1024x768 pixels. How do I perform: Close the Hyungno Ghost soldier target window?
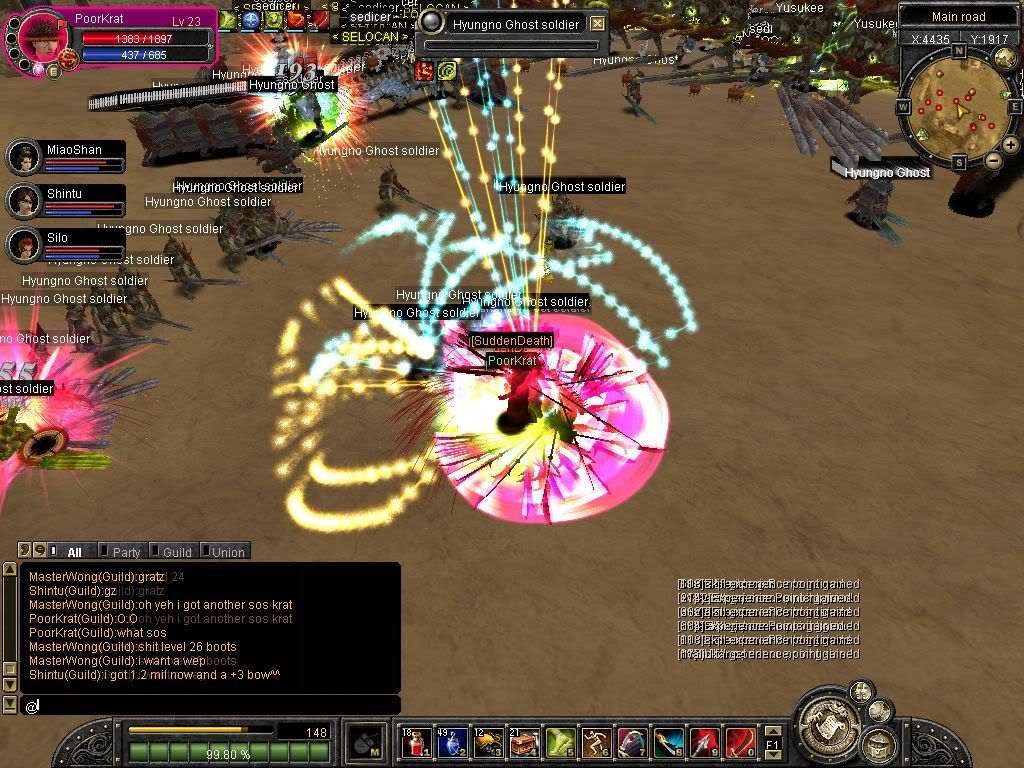[x=597, y=24]
